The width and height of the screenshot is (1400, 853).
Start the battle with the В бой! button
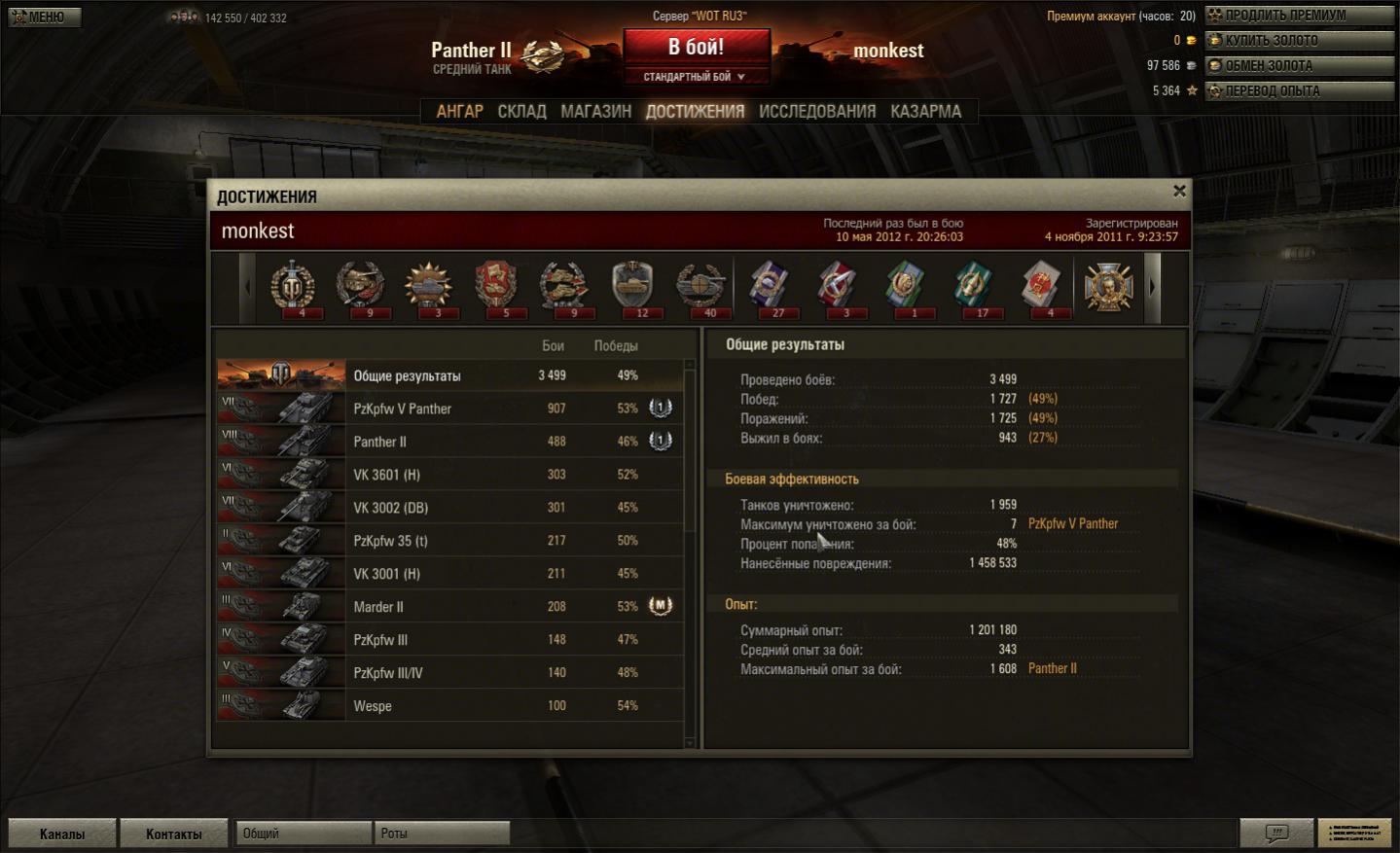(696, 47)
